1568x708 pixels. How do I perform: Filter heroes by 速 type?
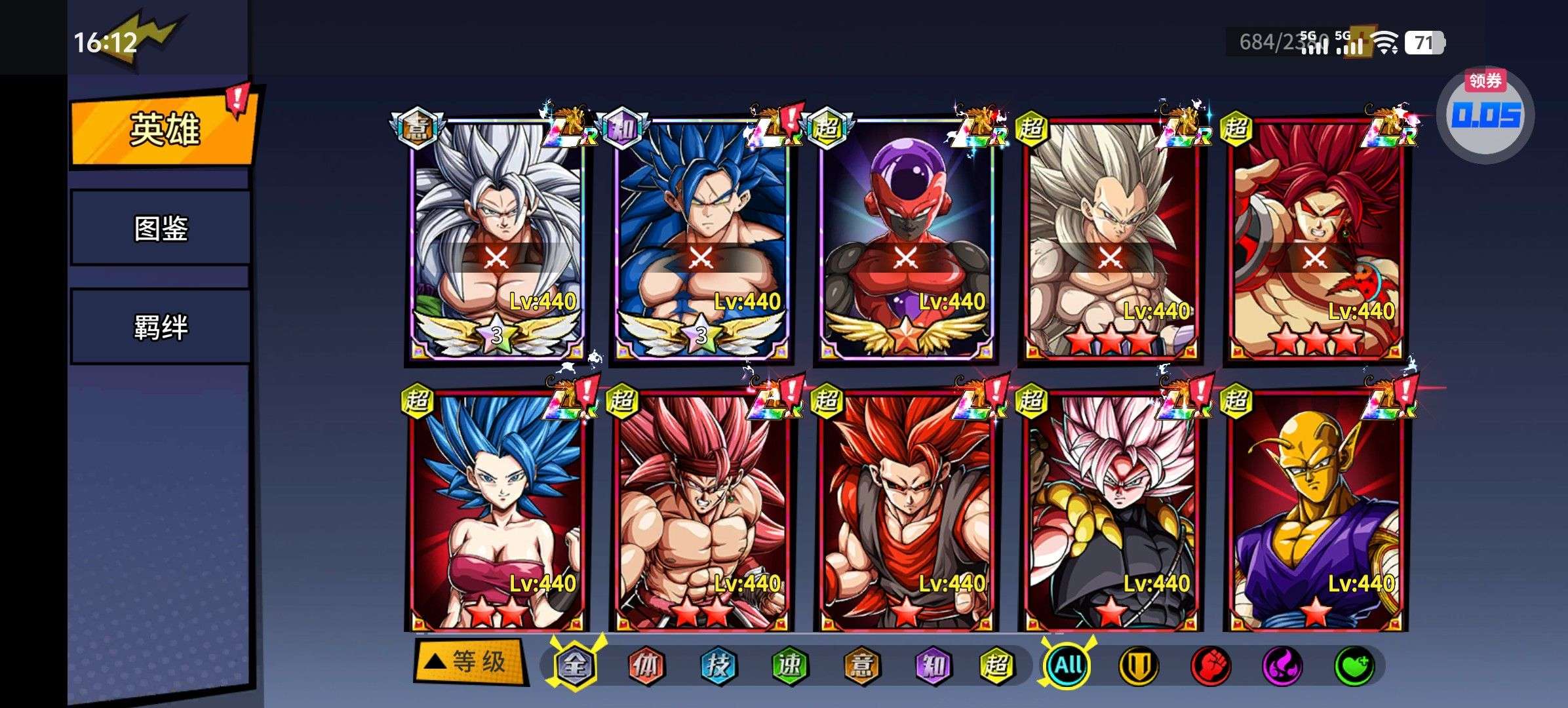coord(789,665)
